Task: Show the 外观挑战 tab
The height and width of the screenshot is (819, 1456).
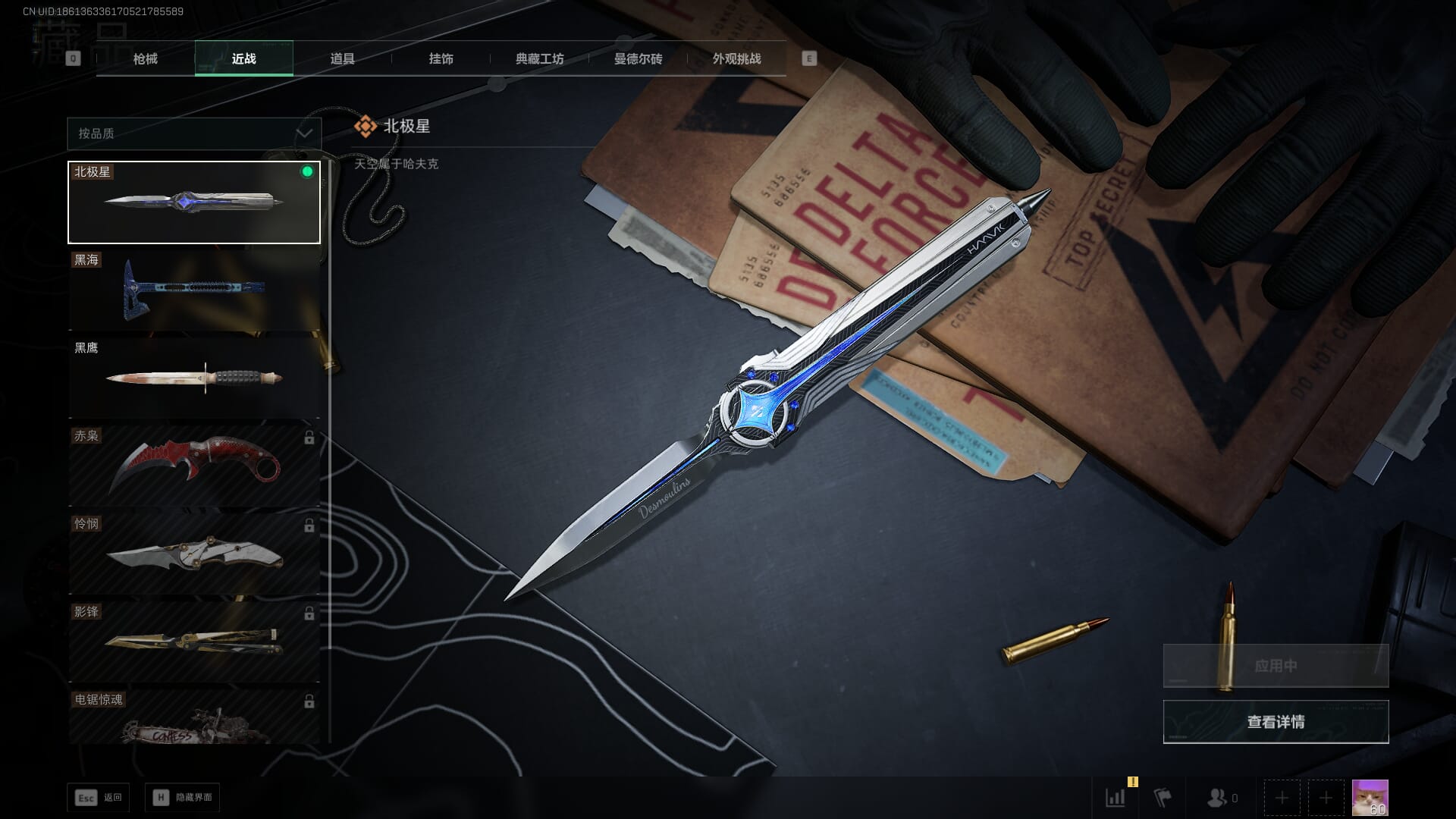Action: pyautogui.click(x=736, y=59)
